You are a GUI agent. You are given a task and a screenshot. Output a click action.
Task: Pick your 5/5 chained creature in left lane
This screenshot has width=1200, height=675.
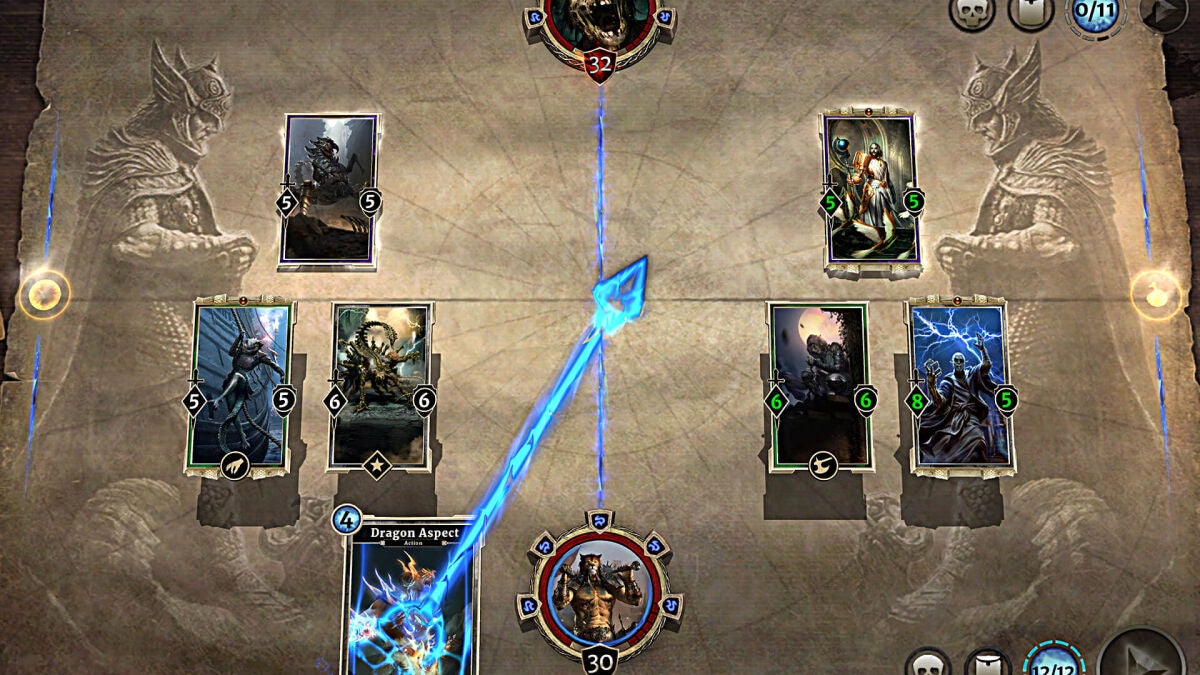241,387
